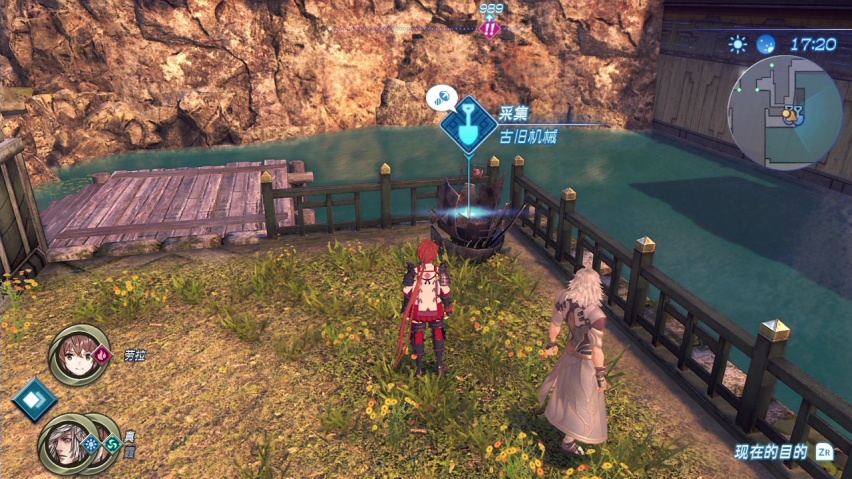This screenshot has height=479, width=852.
Task: Click the red quest marker
Action: (489, 28)
